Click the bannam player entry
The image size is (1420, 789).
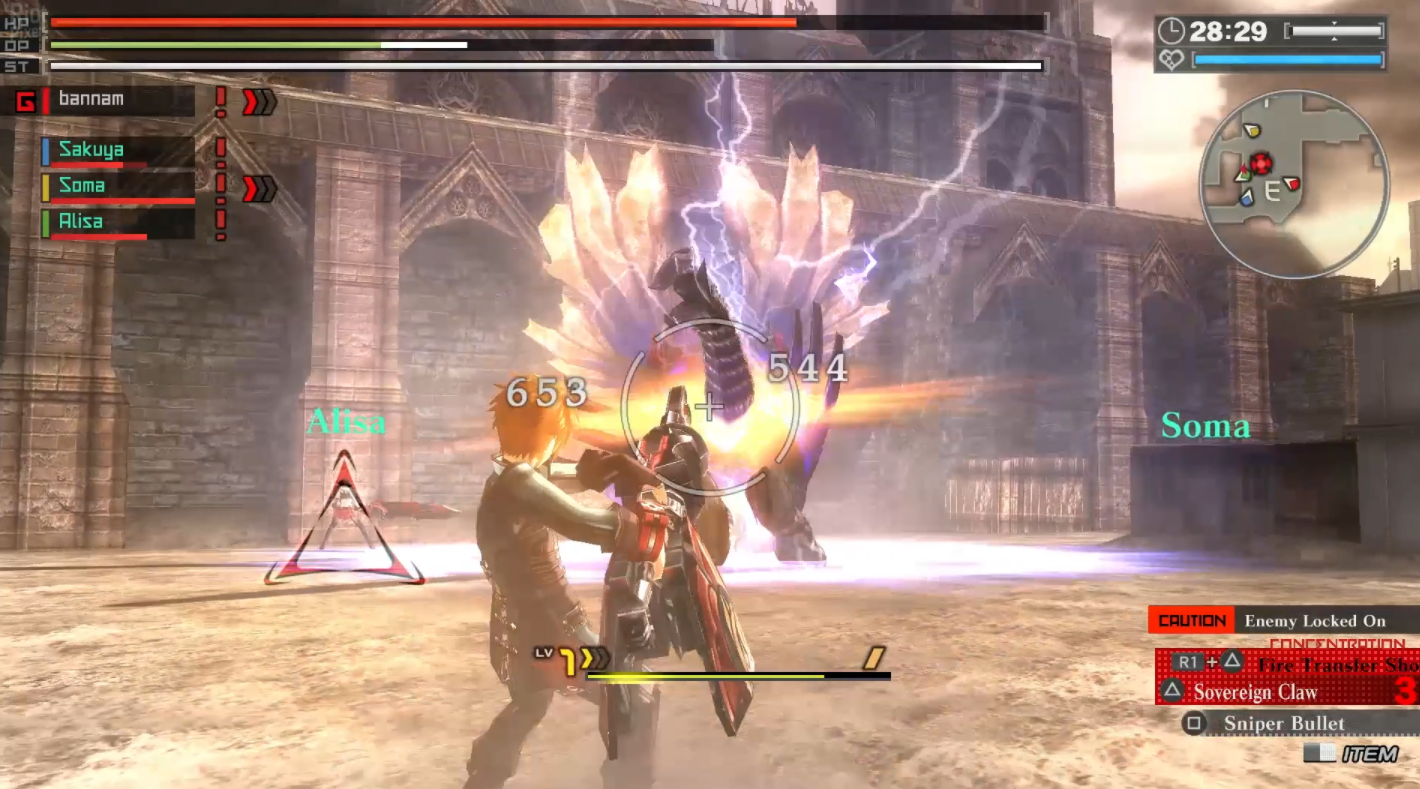[x=91, y=99]
